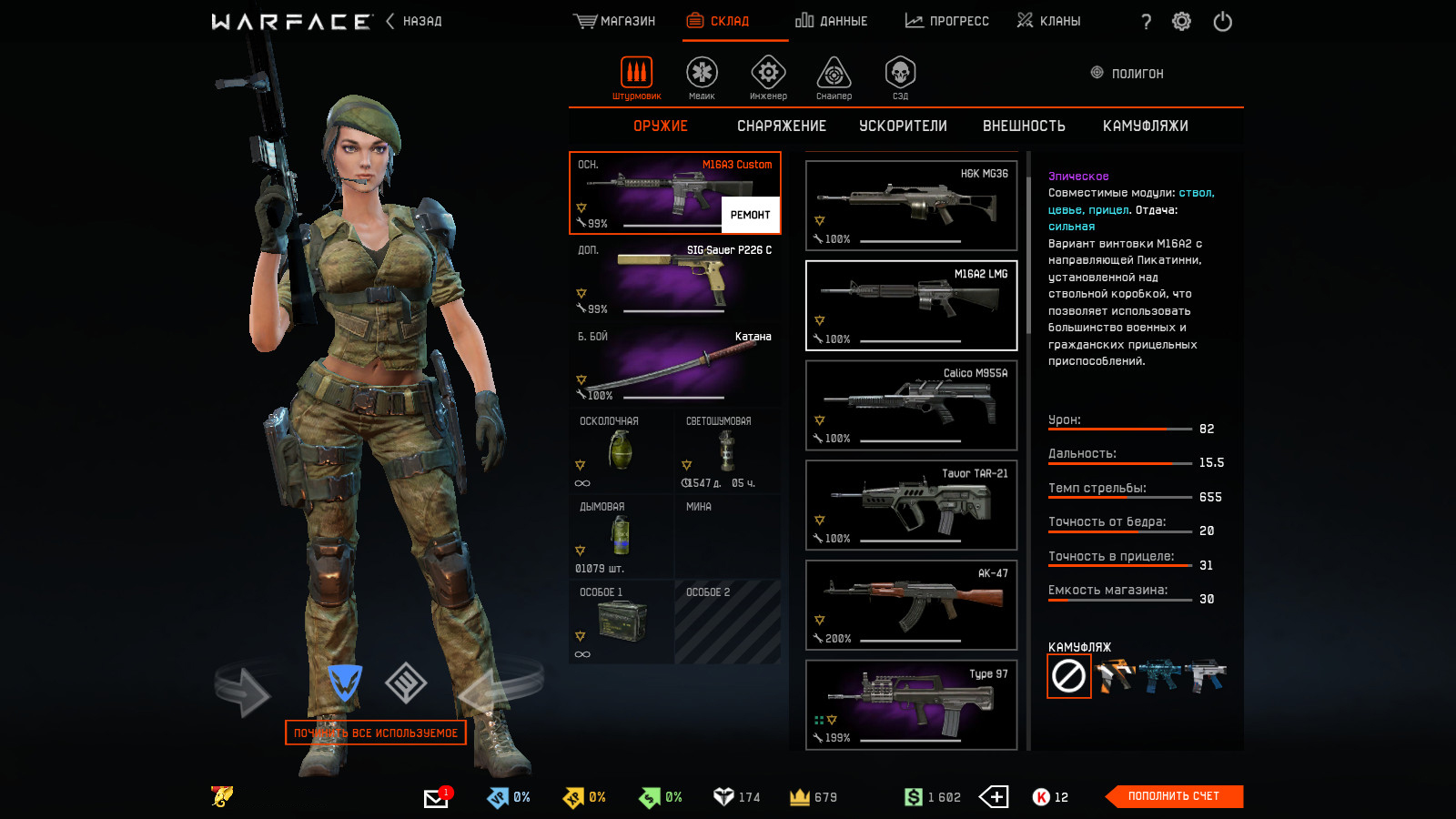Open settings with the gear icon
Screen dimensions: 1456x819
point(1181,21)
